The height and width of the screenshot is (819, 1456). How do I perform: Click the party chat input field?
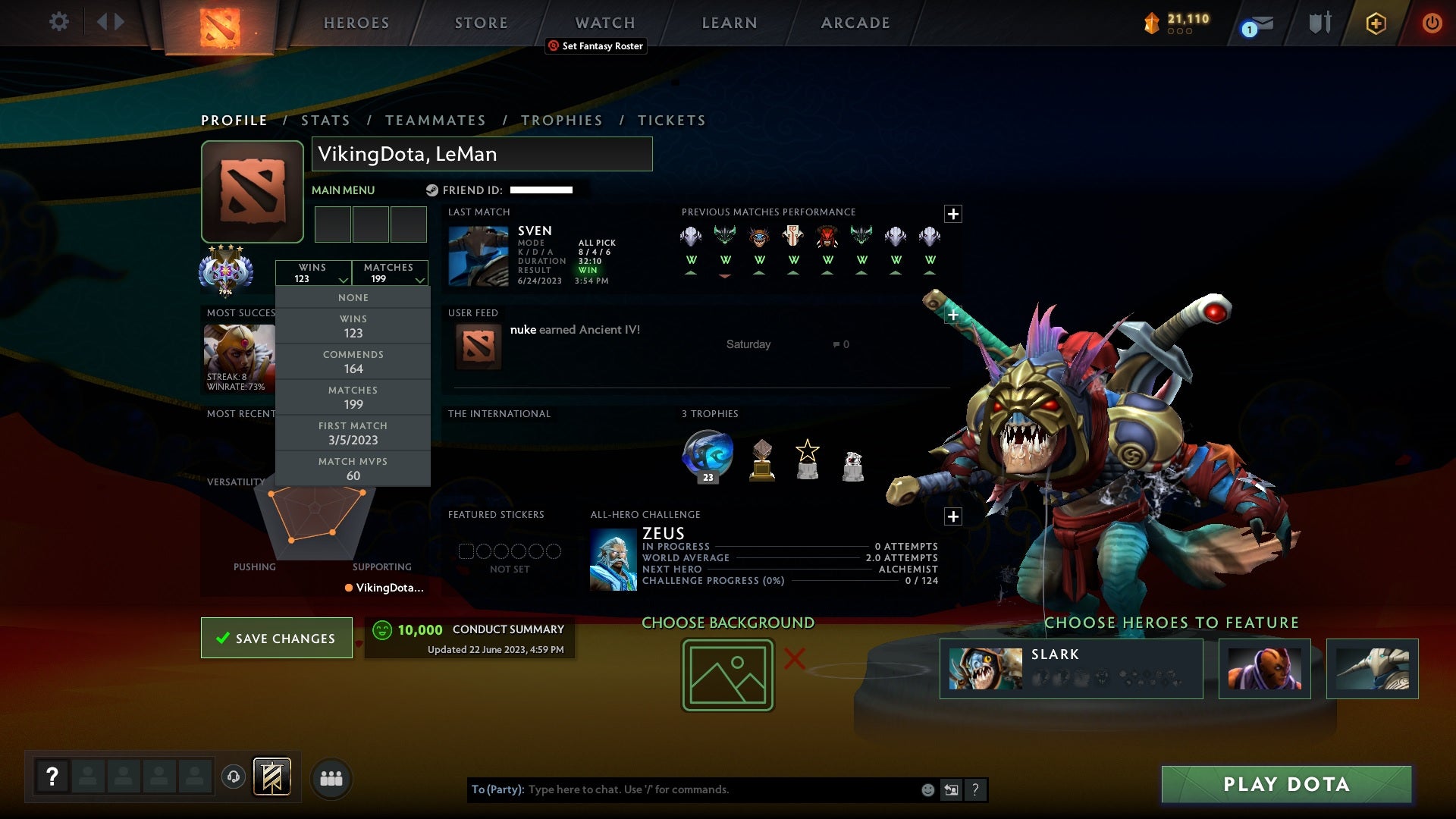coord(682,789)
